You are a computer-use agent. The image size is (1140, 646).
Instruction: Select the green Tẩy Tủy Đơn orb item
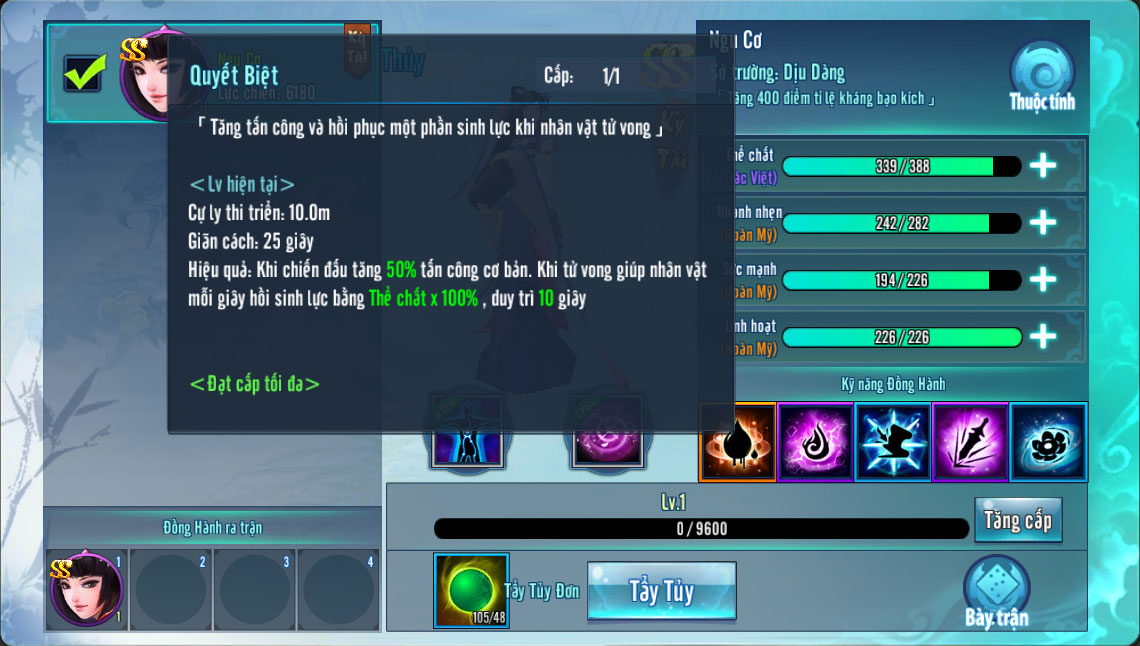471,591
